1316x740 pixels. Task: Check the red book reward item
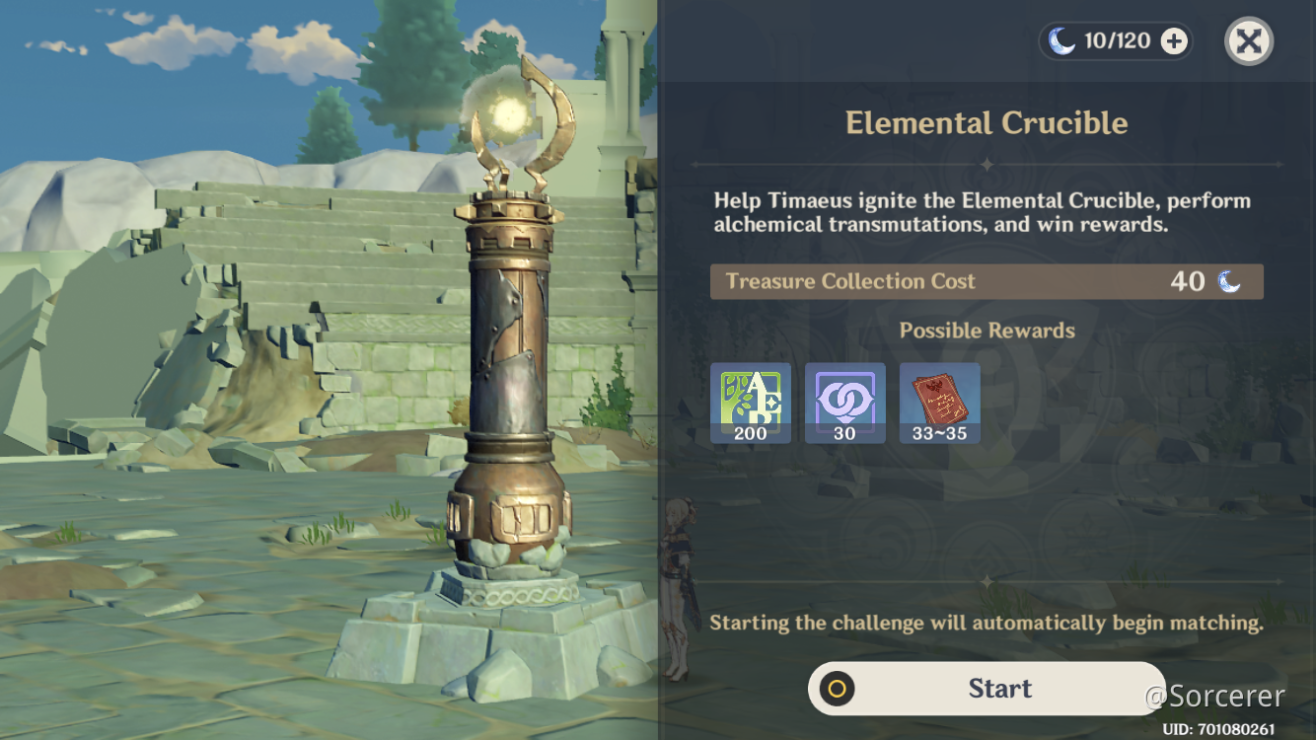[940, 402]
